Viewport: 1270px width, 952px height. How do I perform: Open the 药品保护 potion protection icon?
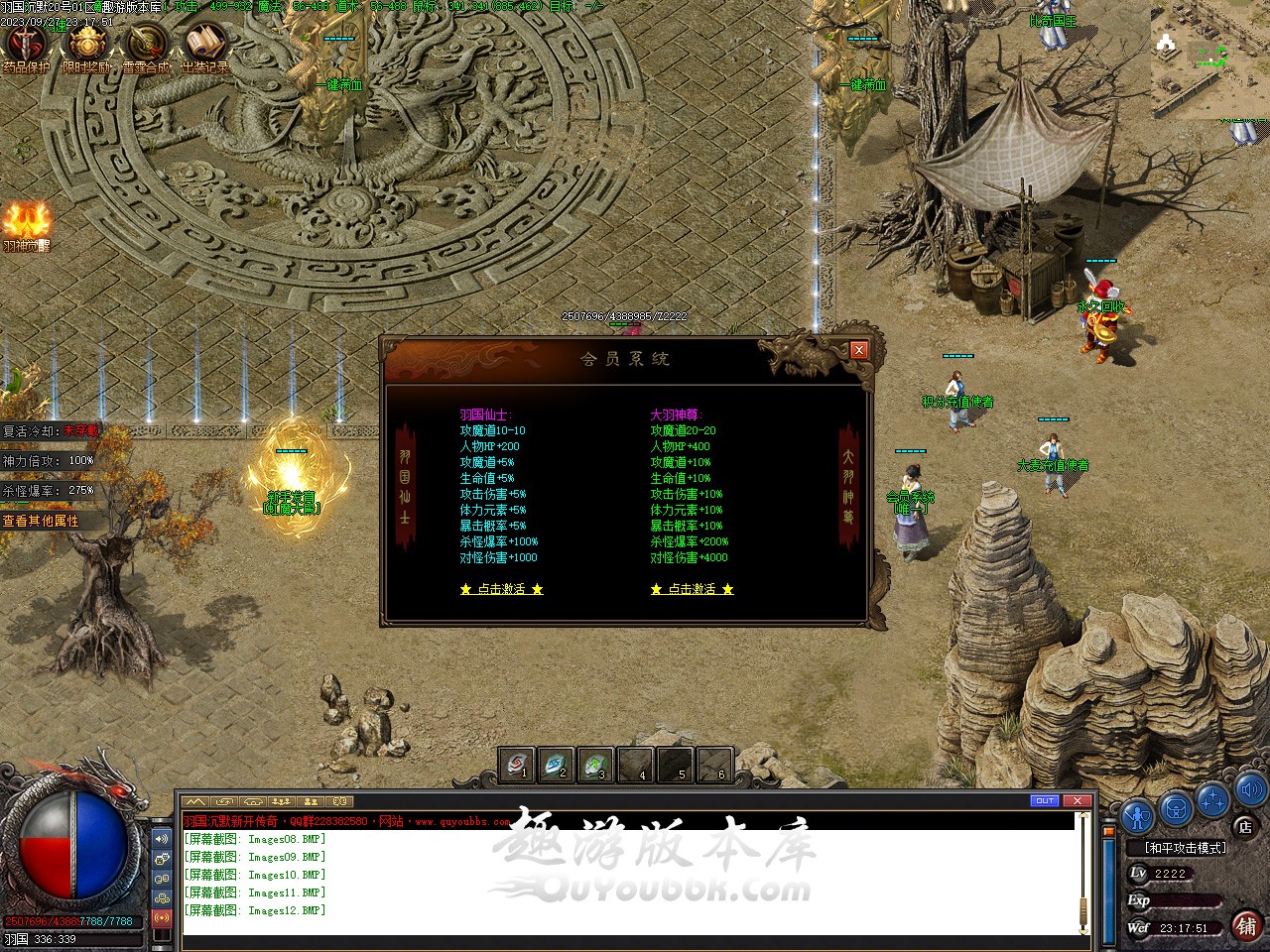26,46
